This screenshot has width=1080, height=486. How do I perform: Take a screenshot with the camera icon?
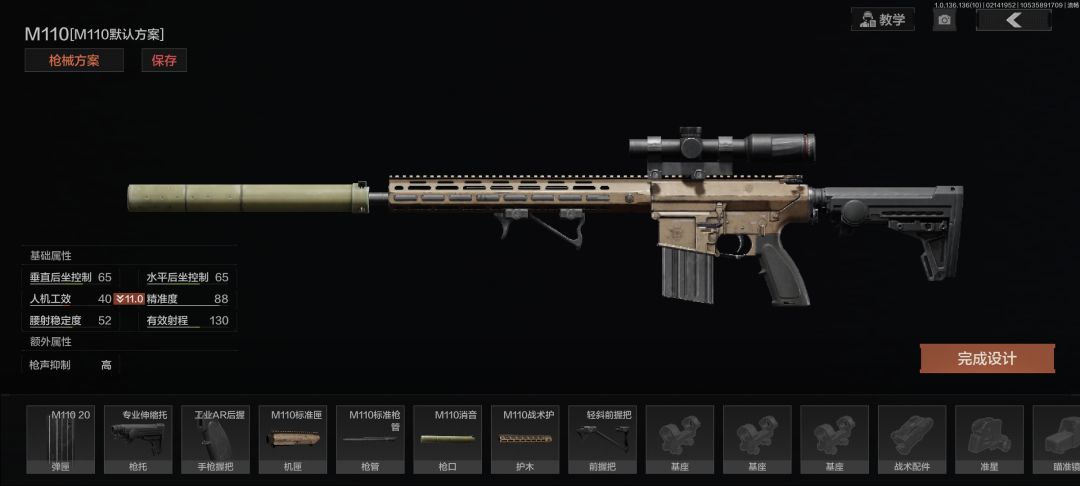(x=944, y=20)
